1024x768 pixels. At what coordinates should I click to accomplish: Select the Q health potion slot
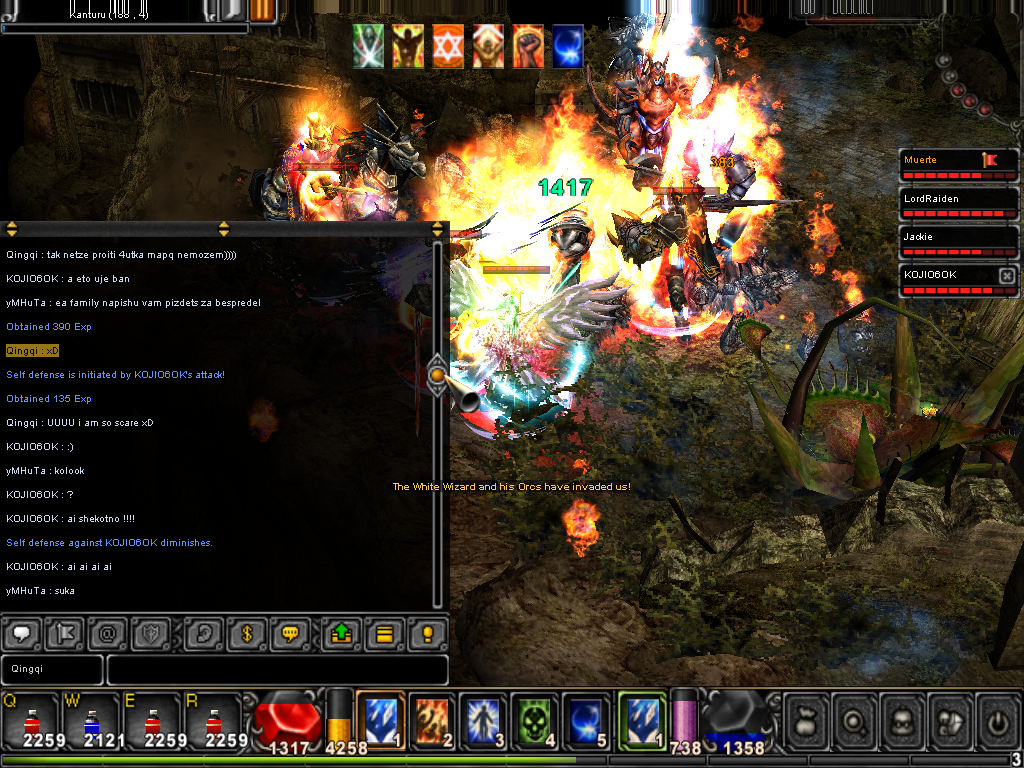[x=31, y=721]
